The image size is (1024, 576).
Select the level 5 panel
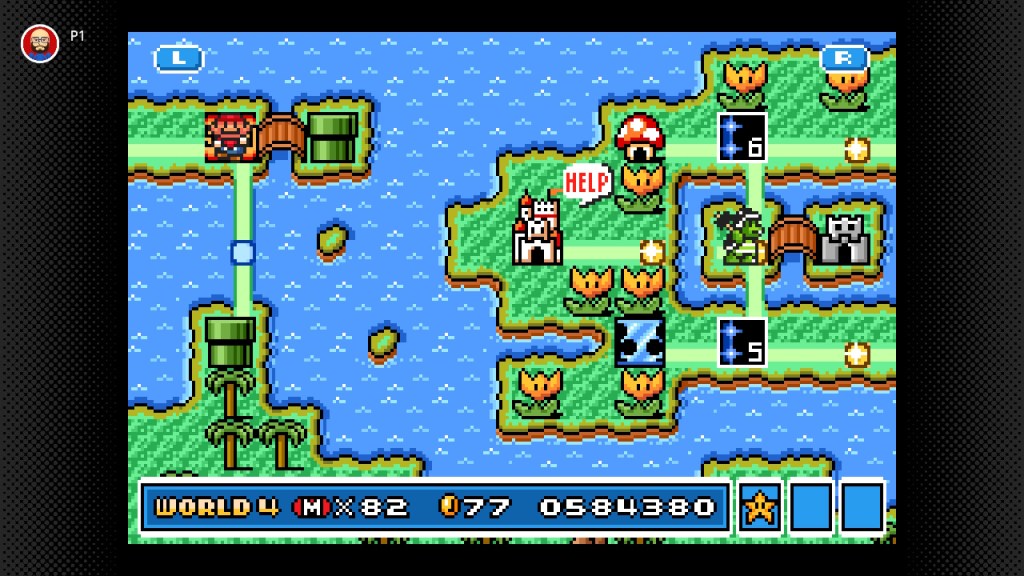tap(742, 342)
